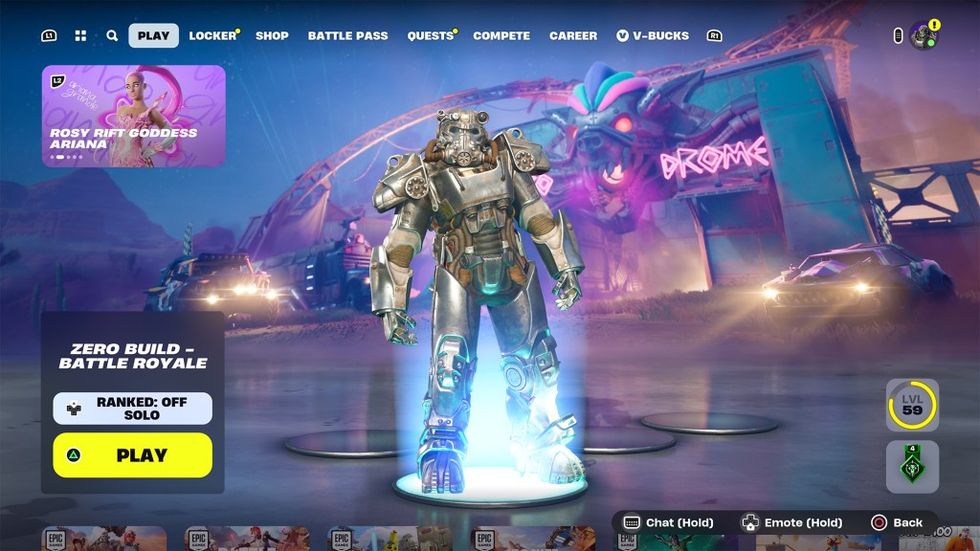
Task: Open the Rosy Rift Goddess Ariana banner
Action: (x=134, y=115)
